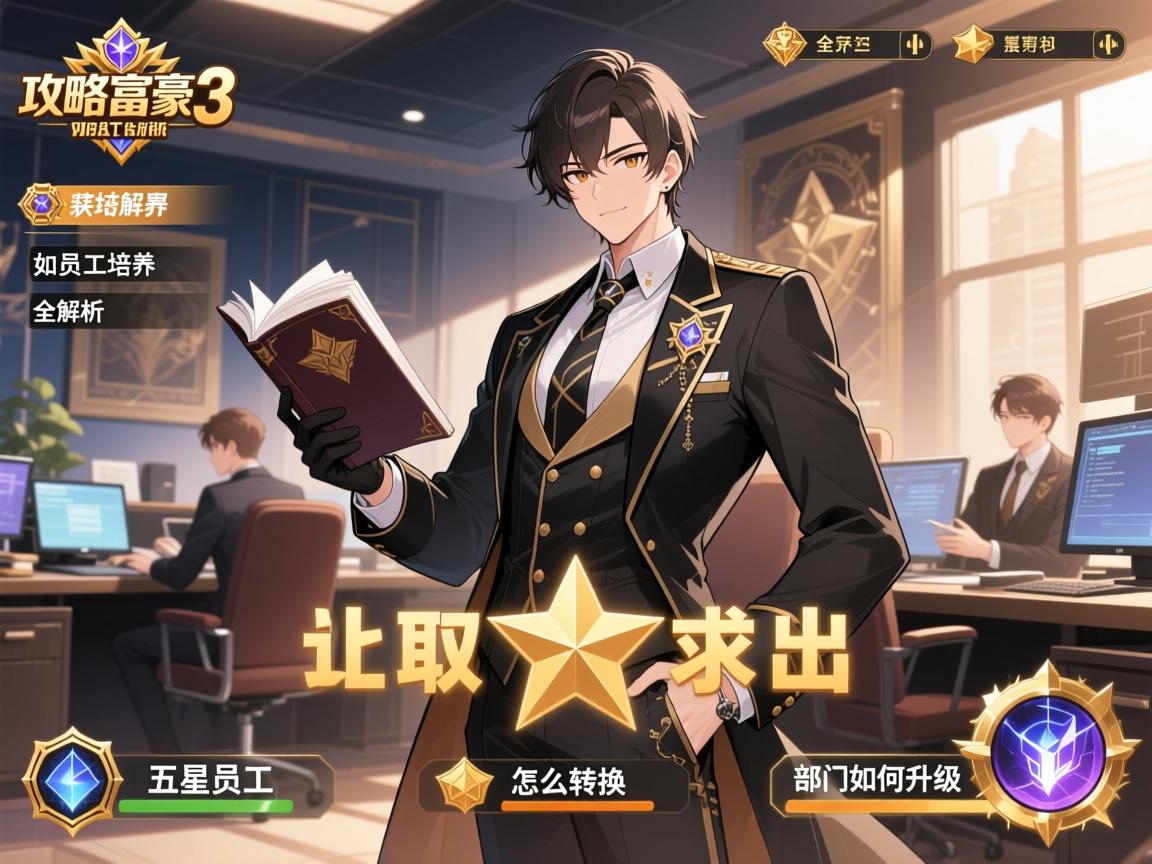The height and width of the screenshot is (864, 1152).
Task: Click the gold diamond currency icon
Action: pos(785,45)
